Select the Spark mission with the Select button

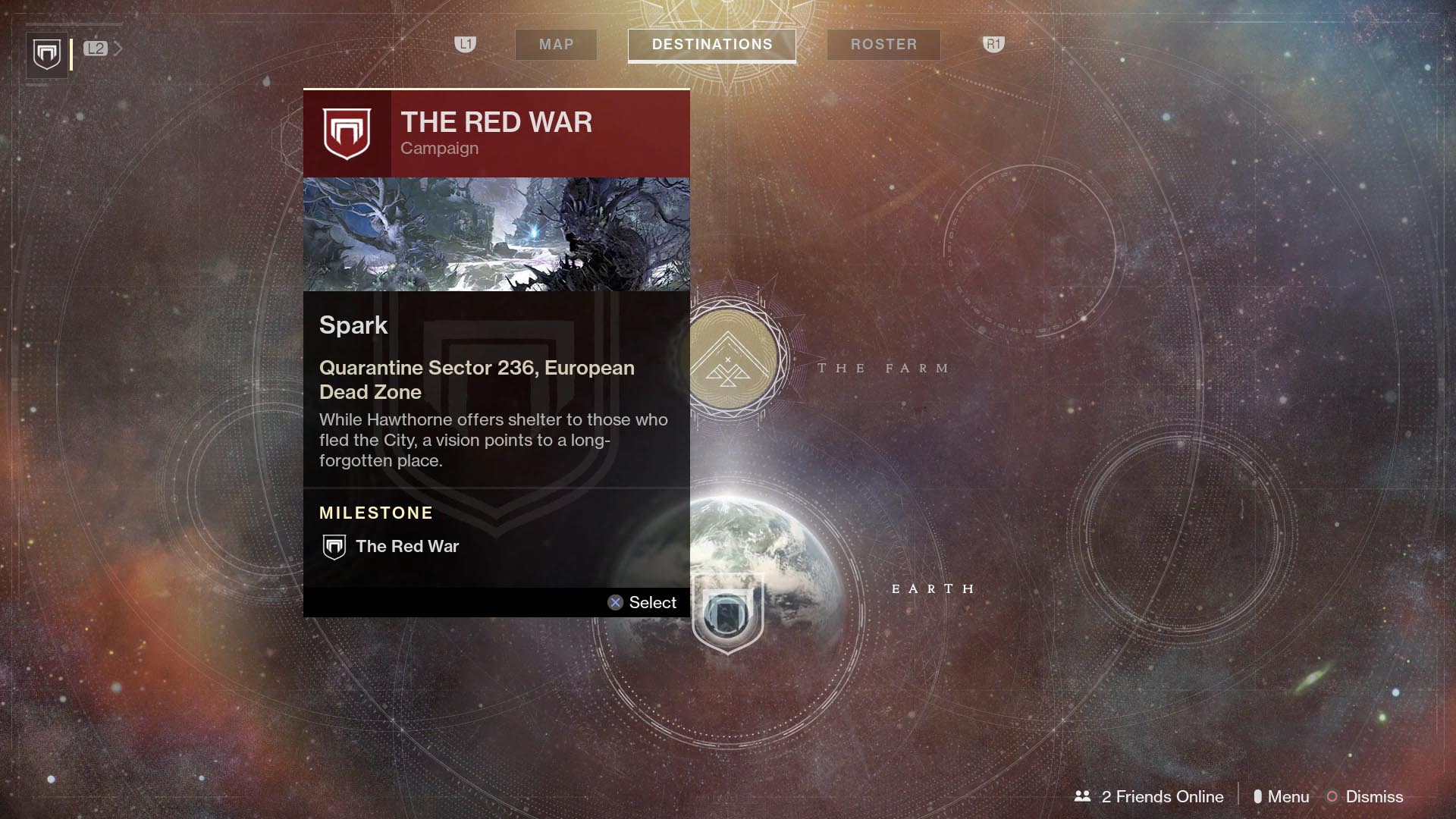click(643, 602)
